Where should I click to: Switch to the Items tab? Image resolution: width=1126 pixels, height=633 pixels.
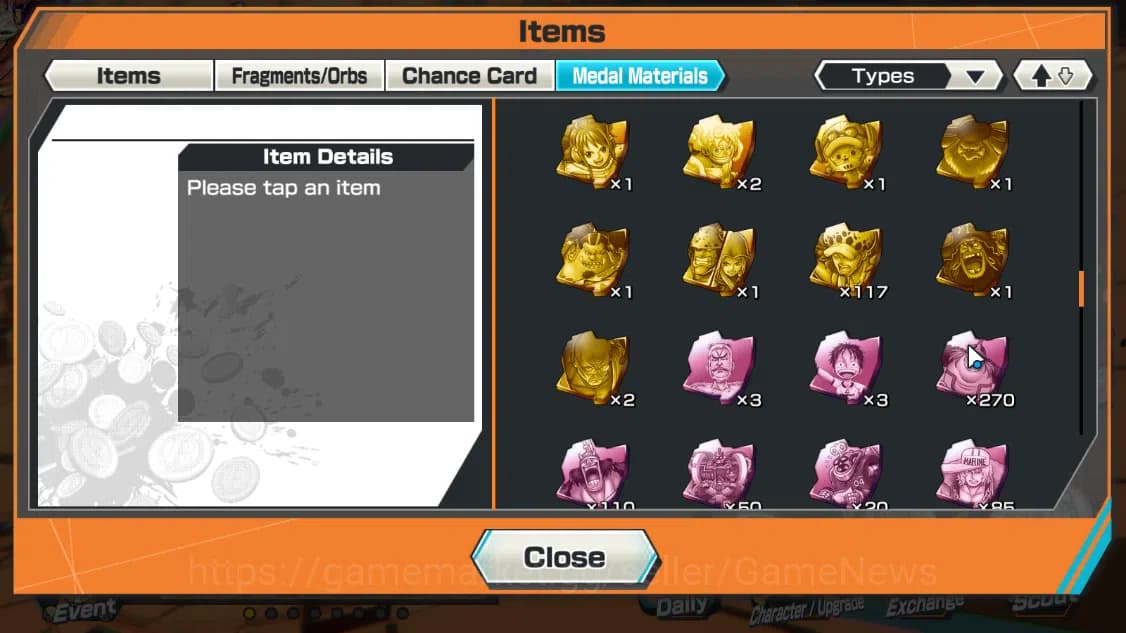128,76
